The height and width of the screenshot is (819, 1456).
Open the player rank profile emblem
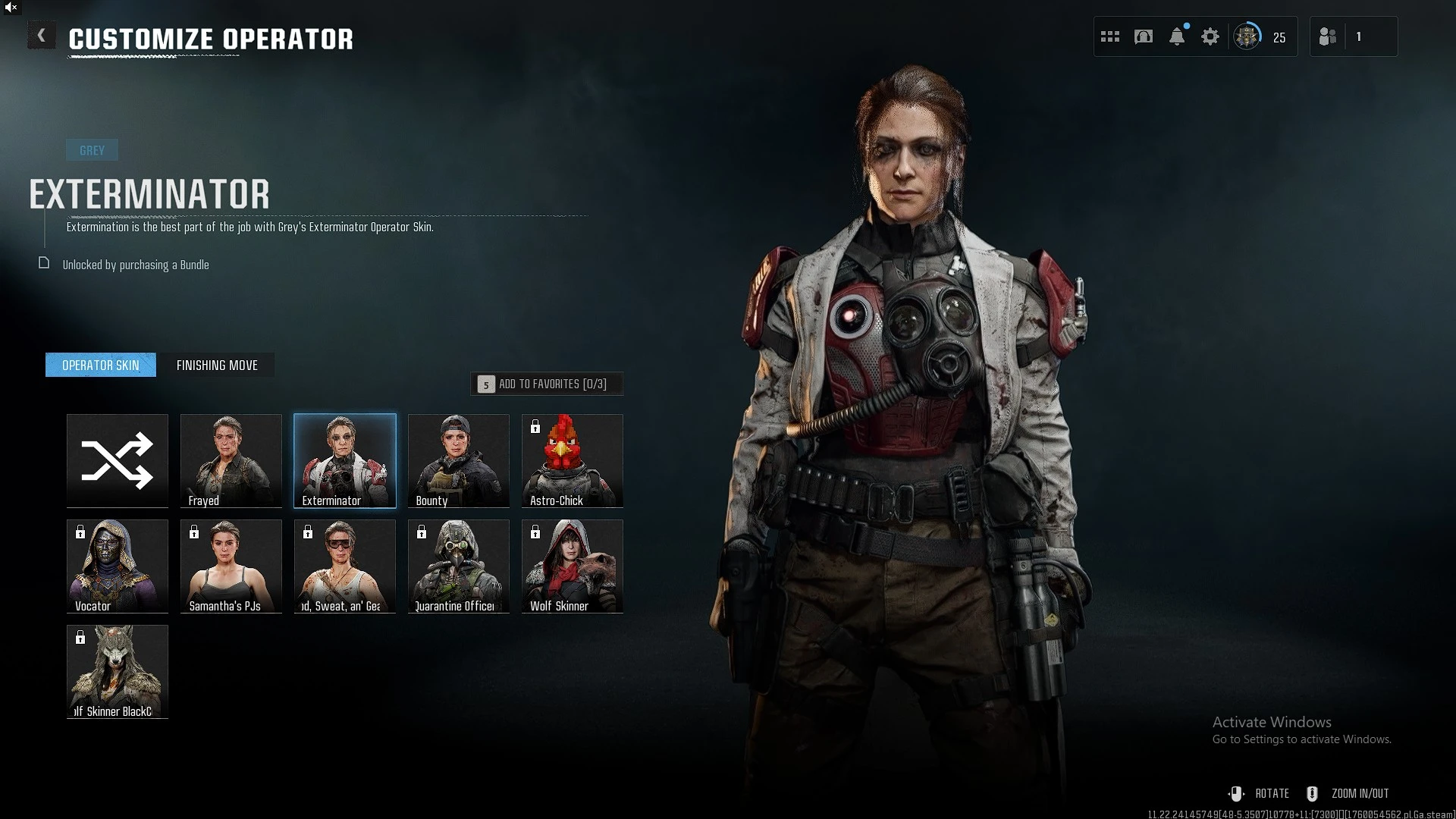pos(1247,36)
